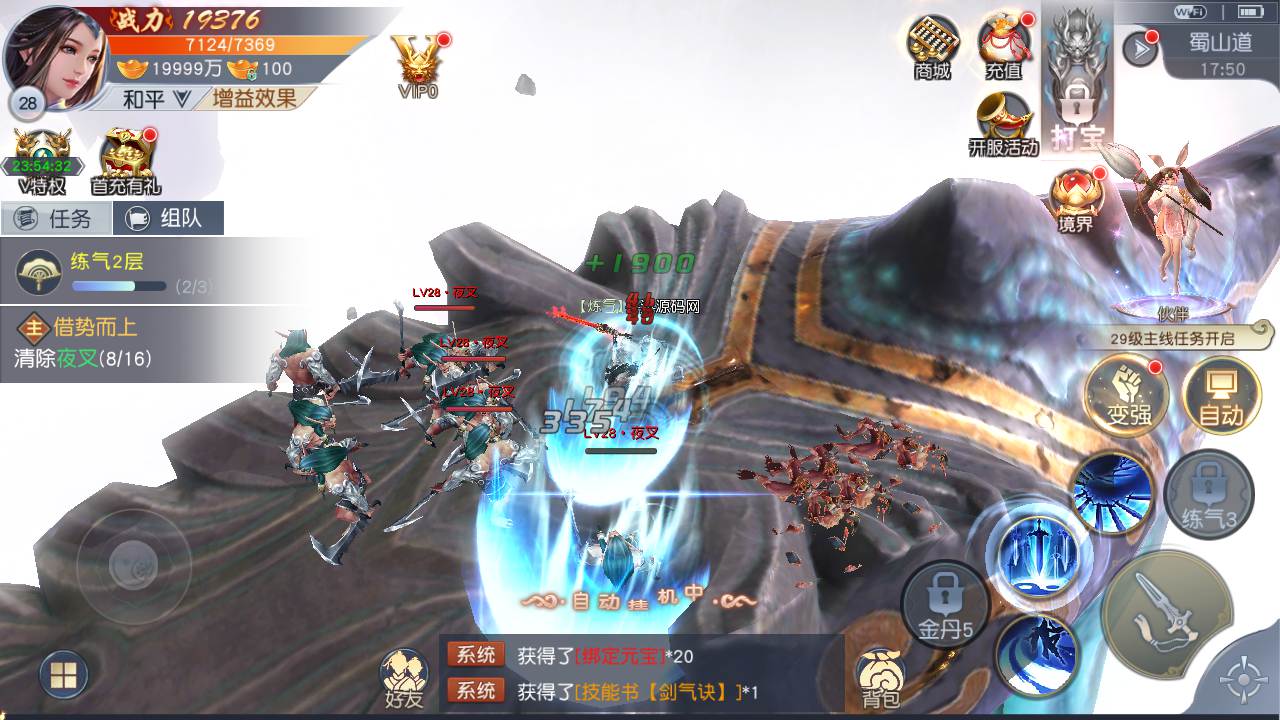Open the 境界 realm icon
Image resolution: width=1280 pixels, height=720 pixels.
tap(1076, 198)
